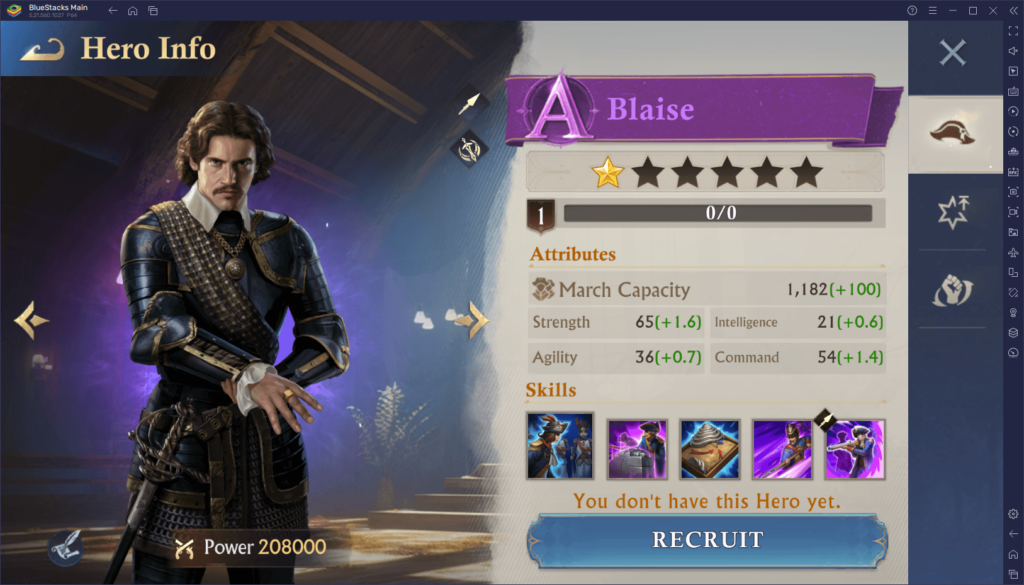Viewport: 1024px width, 585px height.
Task: Open the flexed arm skills tab
Action: (953, 290)
